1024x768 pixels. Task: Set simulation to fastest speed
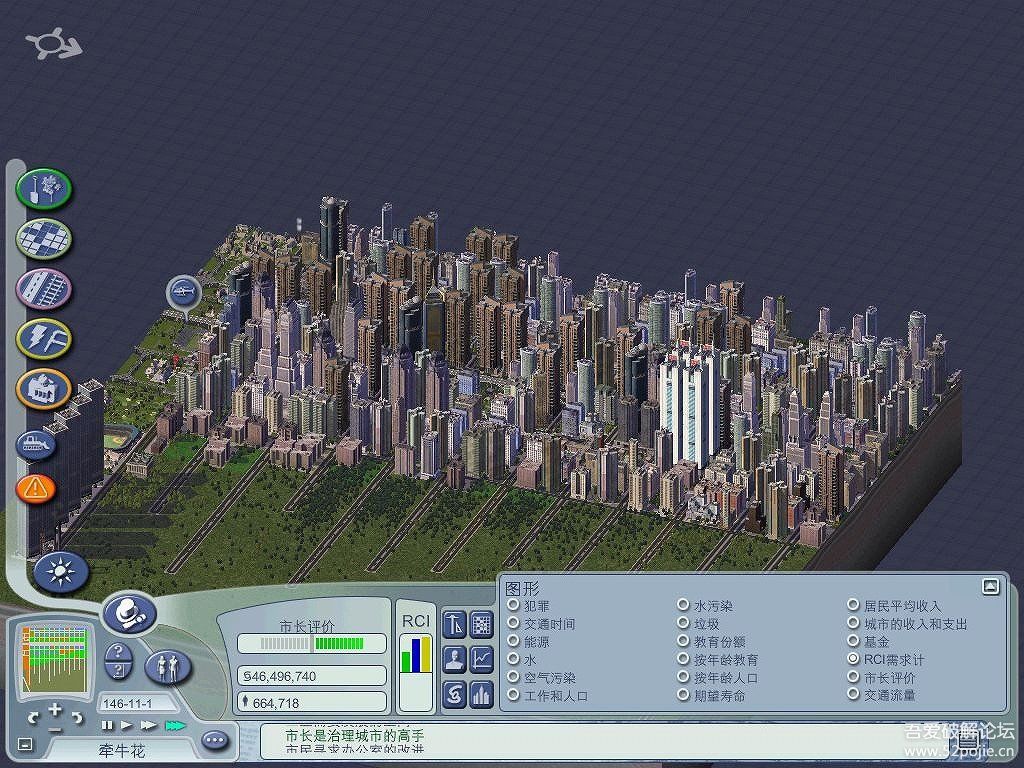(x=175, y=725)
